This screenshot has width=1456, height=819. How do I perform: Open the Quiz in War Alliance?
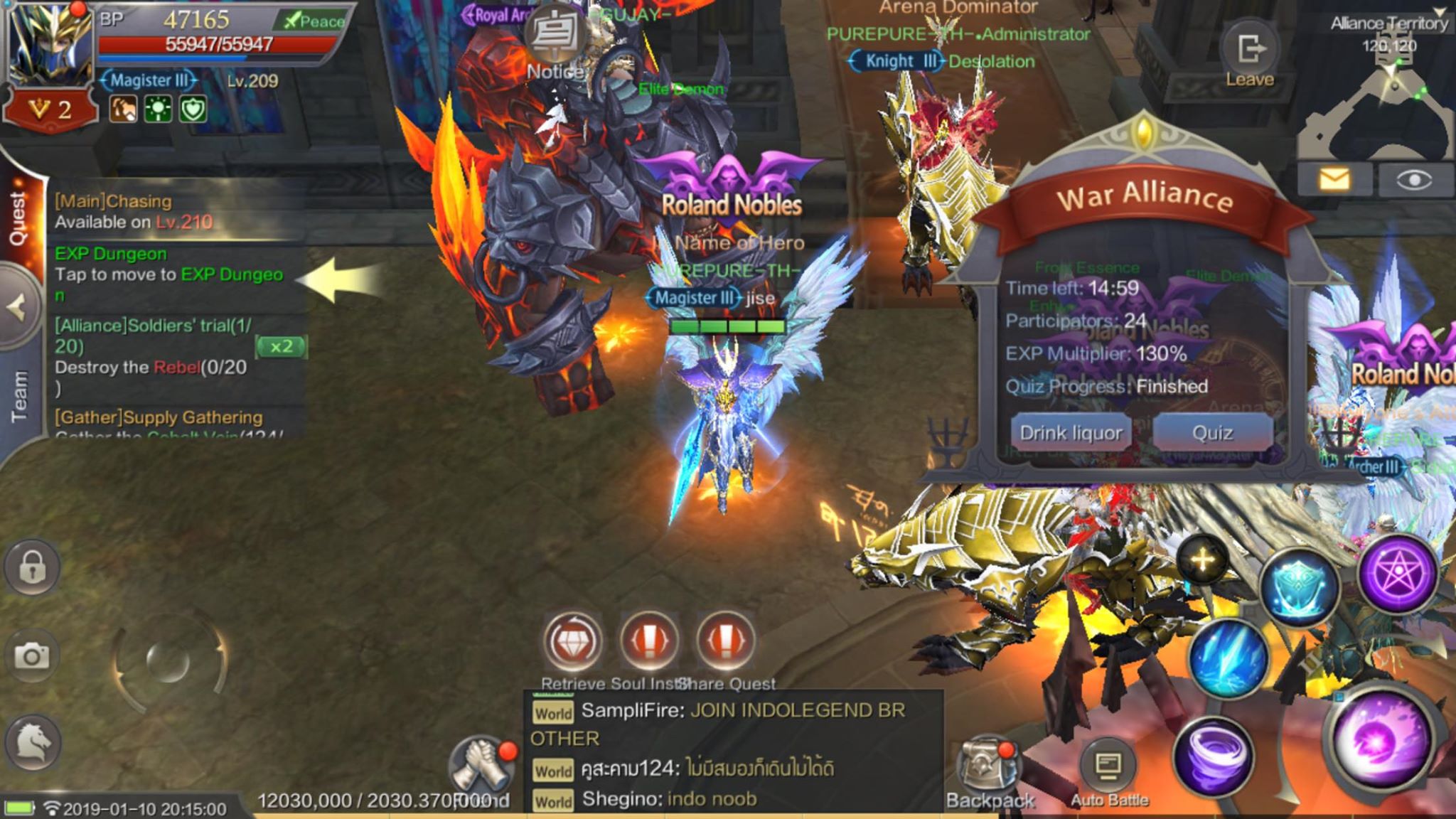(x=1212, y=432)
